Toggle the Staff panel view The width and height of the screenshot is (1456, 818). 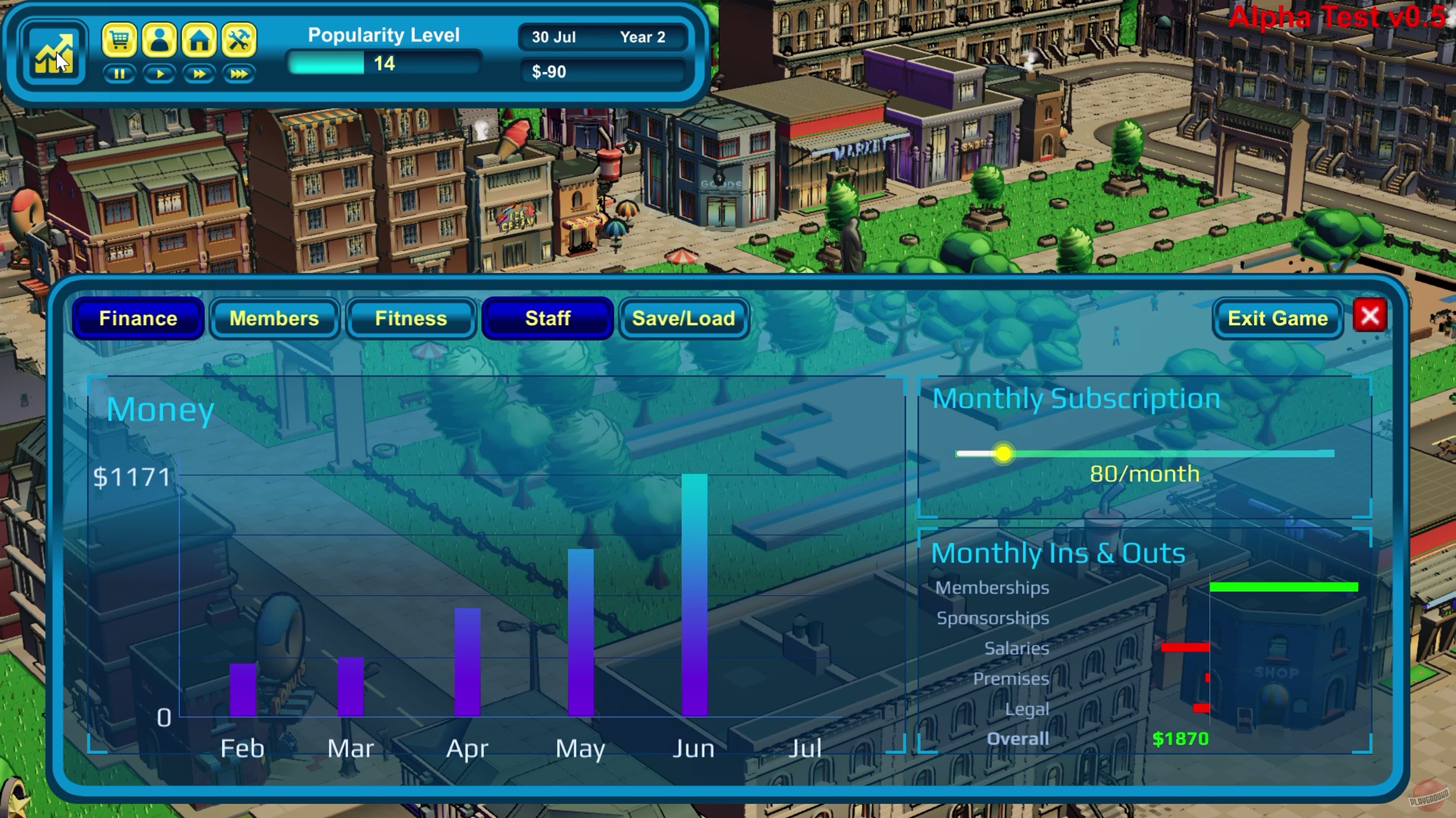(547, 319)
